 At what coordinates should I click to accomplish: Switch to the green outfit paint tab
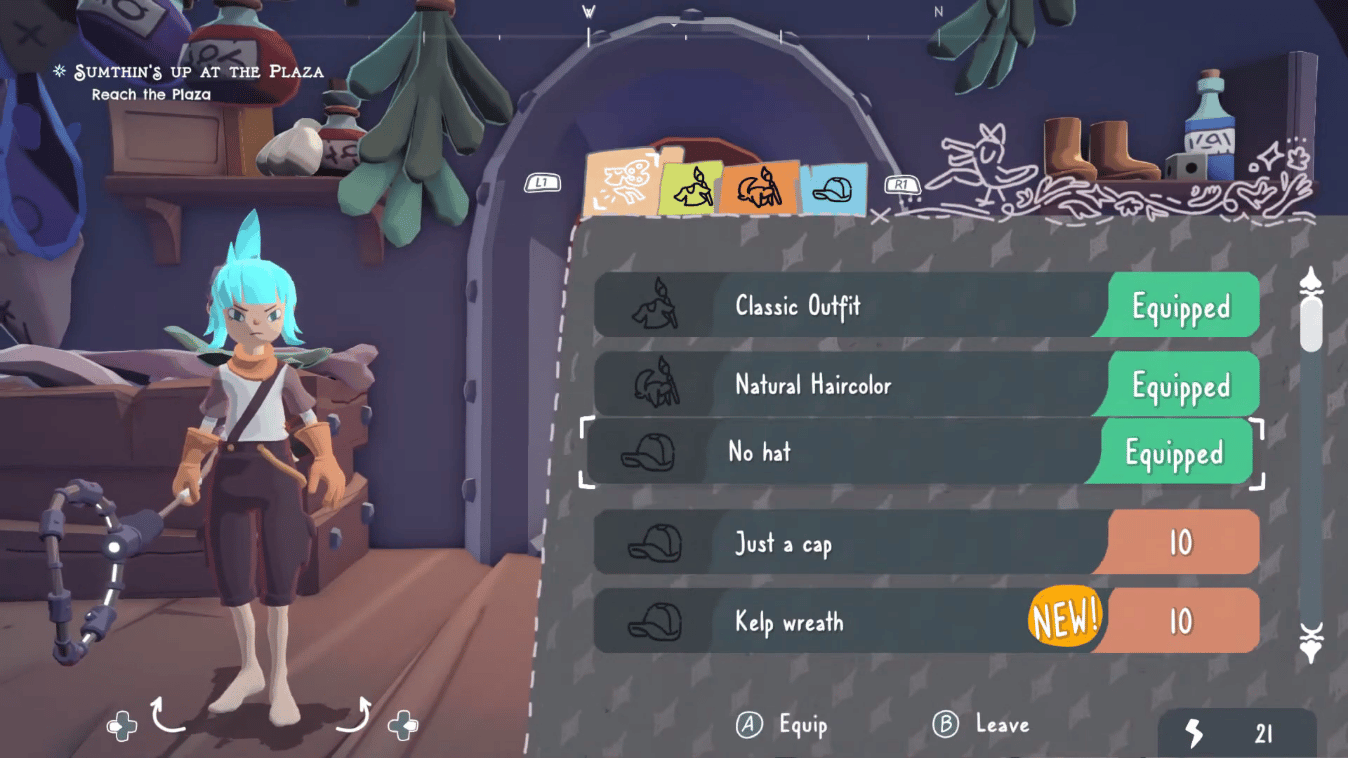[x=692, y=187]
